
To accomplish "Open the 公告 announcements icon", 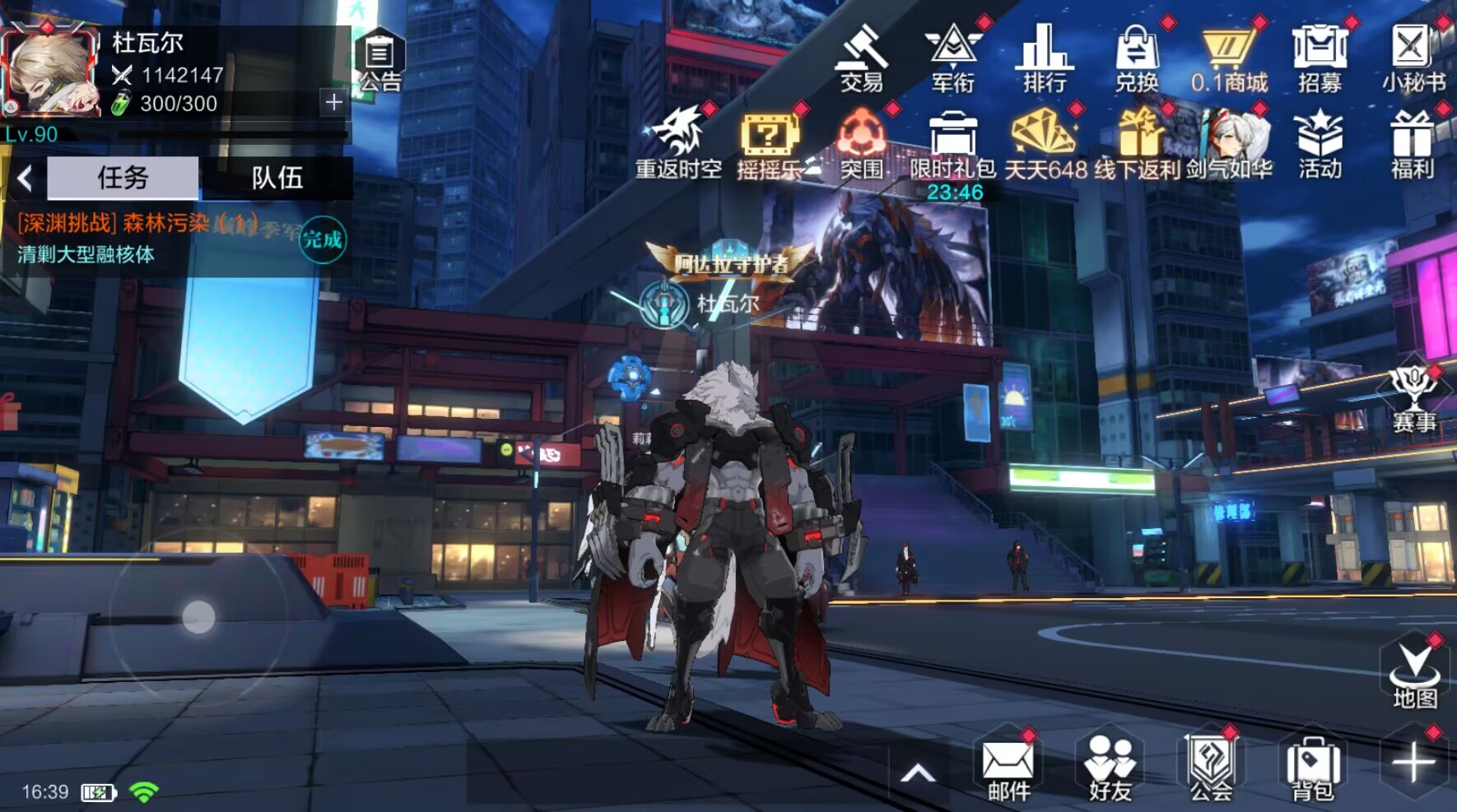I will pos(379,59).
